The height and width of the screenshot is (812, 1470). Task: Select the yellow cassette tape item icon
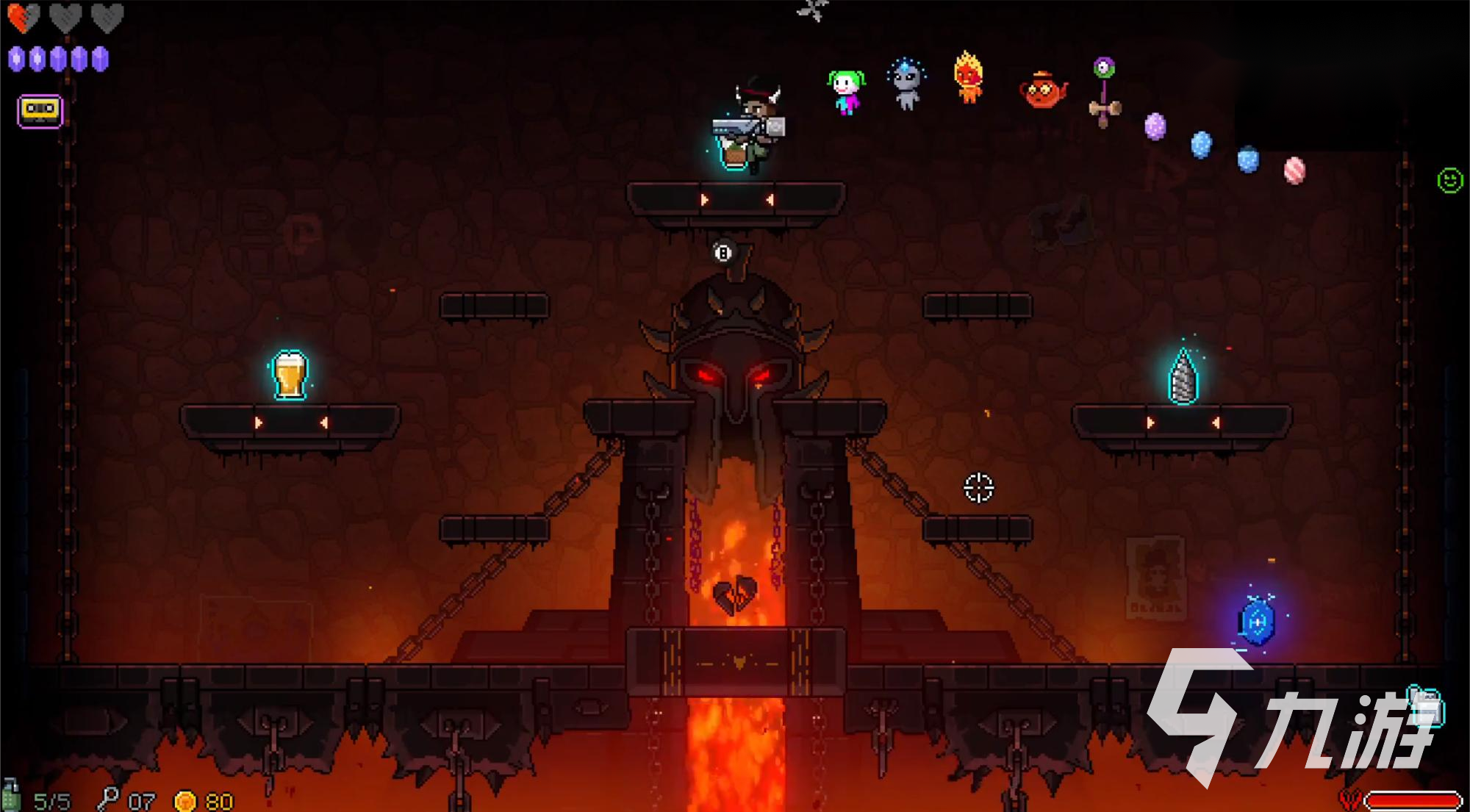(x=40, y=111)
